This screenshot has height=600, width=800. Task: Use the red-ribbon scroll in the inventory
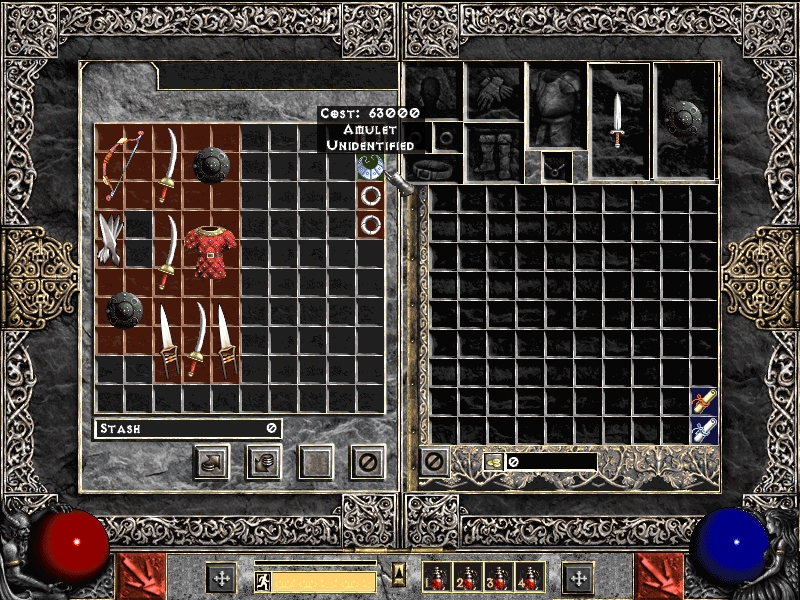(703, 402)
